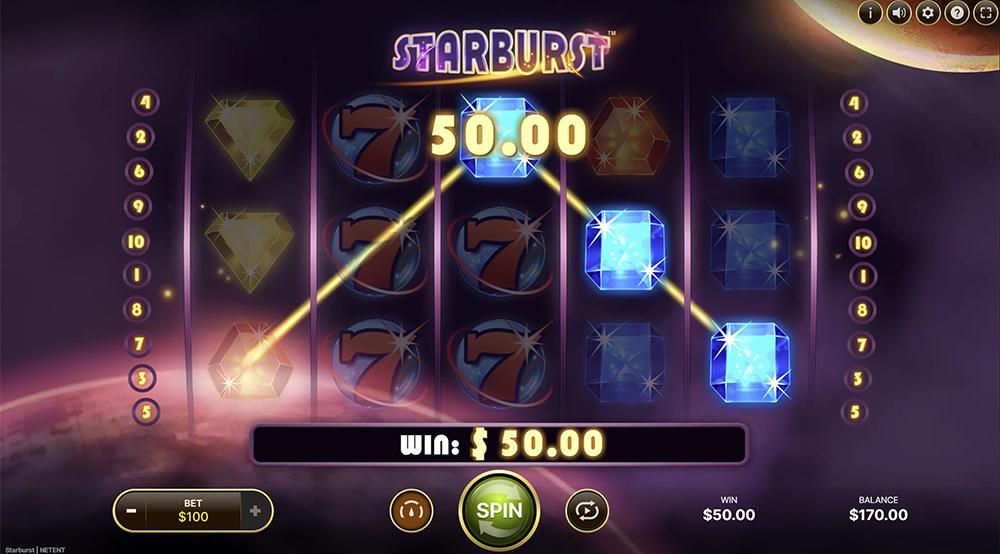Toggle the speedometer quick spin button

(x=410, y=510)
